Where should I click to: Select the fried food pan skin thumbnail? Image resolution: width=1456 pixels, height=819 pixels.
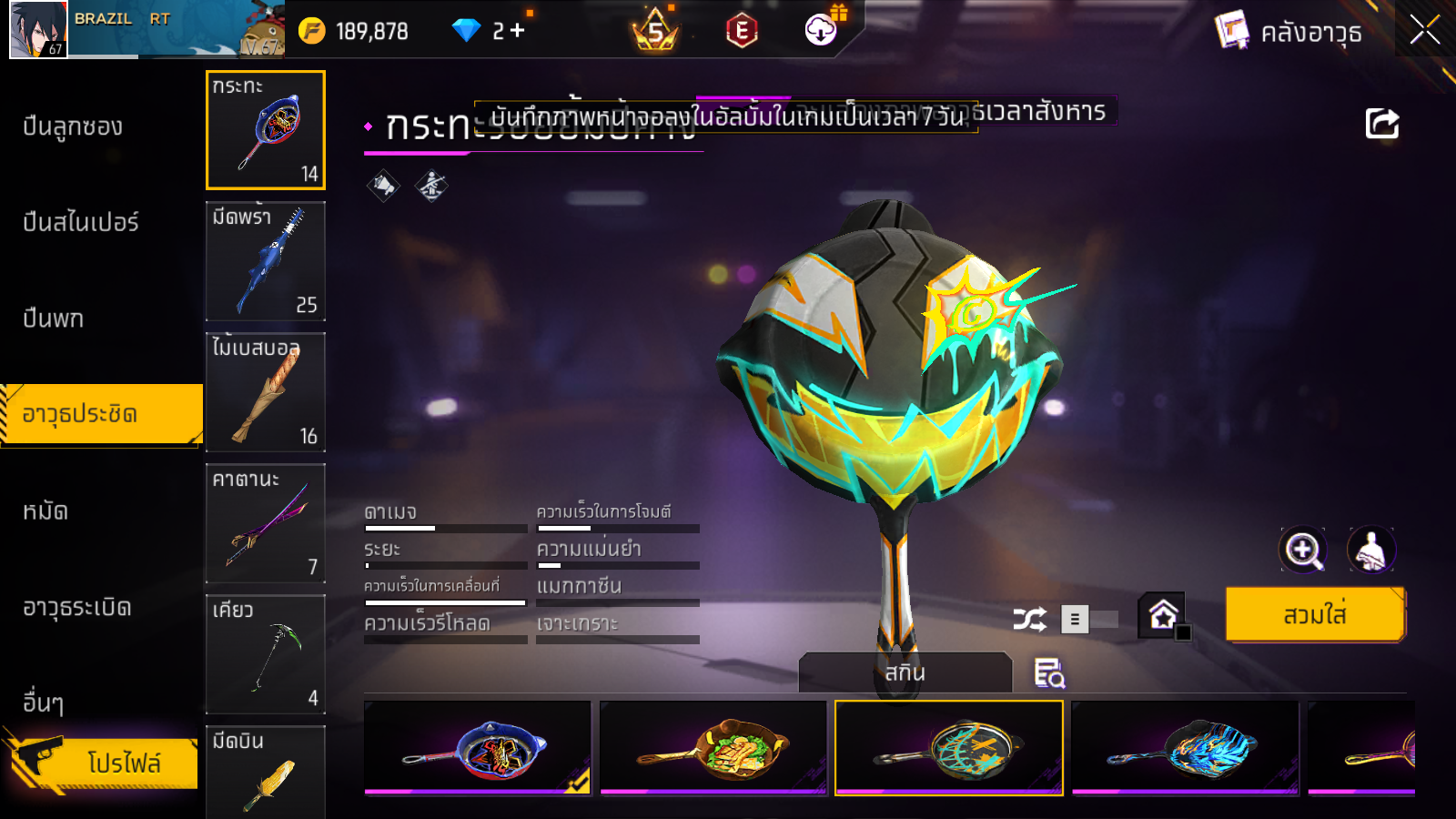[713, 748]
